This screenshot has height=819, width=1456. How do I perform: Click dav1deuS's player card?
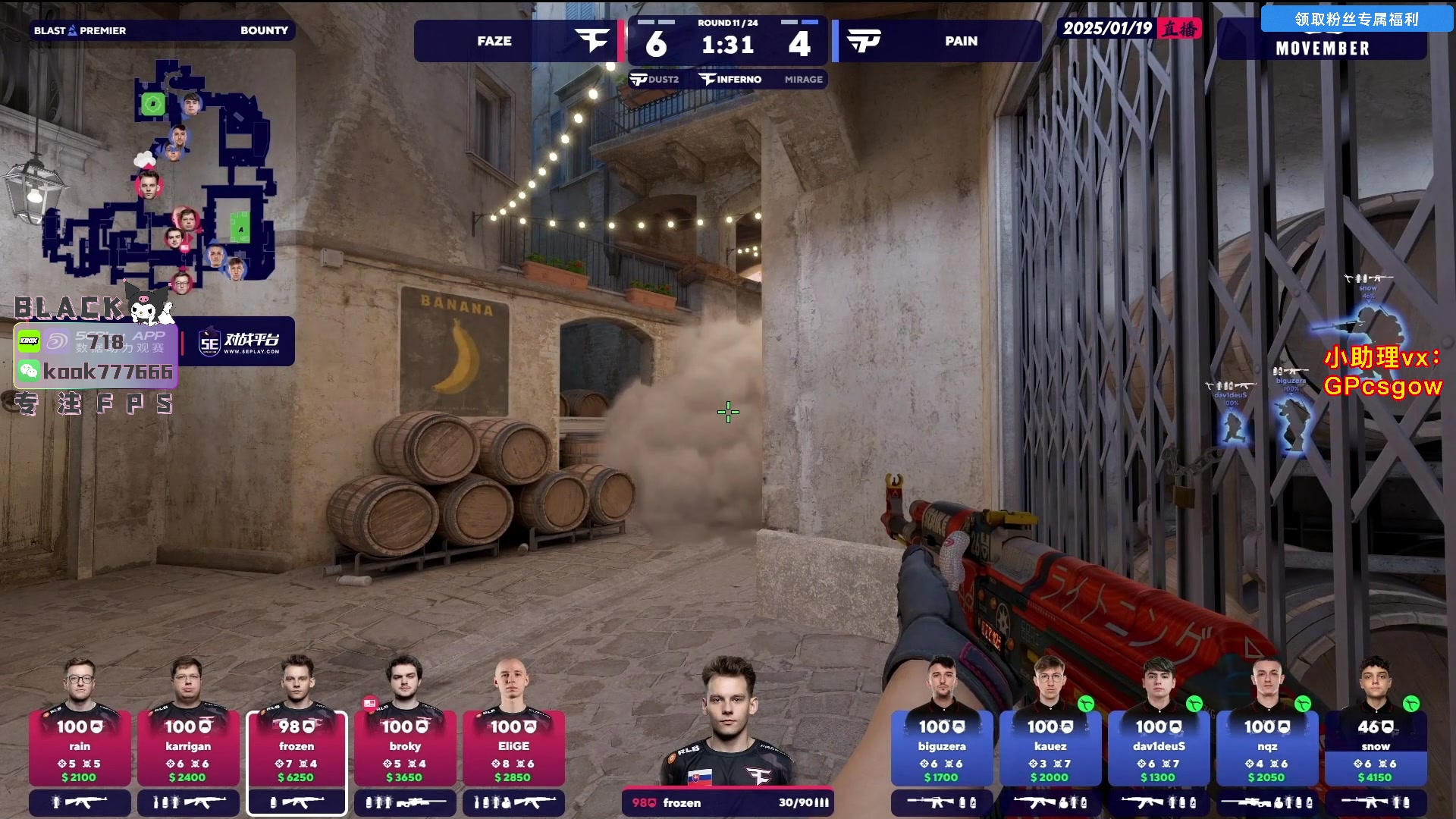[1159, 748]
